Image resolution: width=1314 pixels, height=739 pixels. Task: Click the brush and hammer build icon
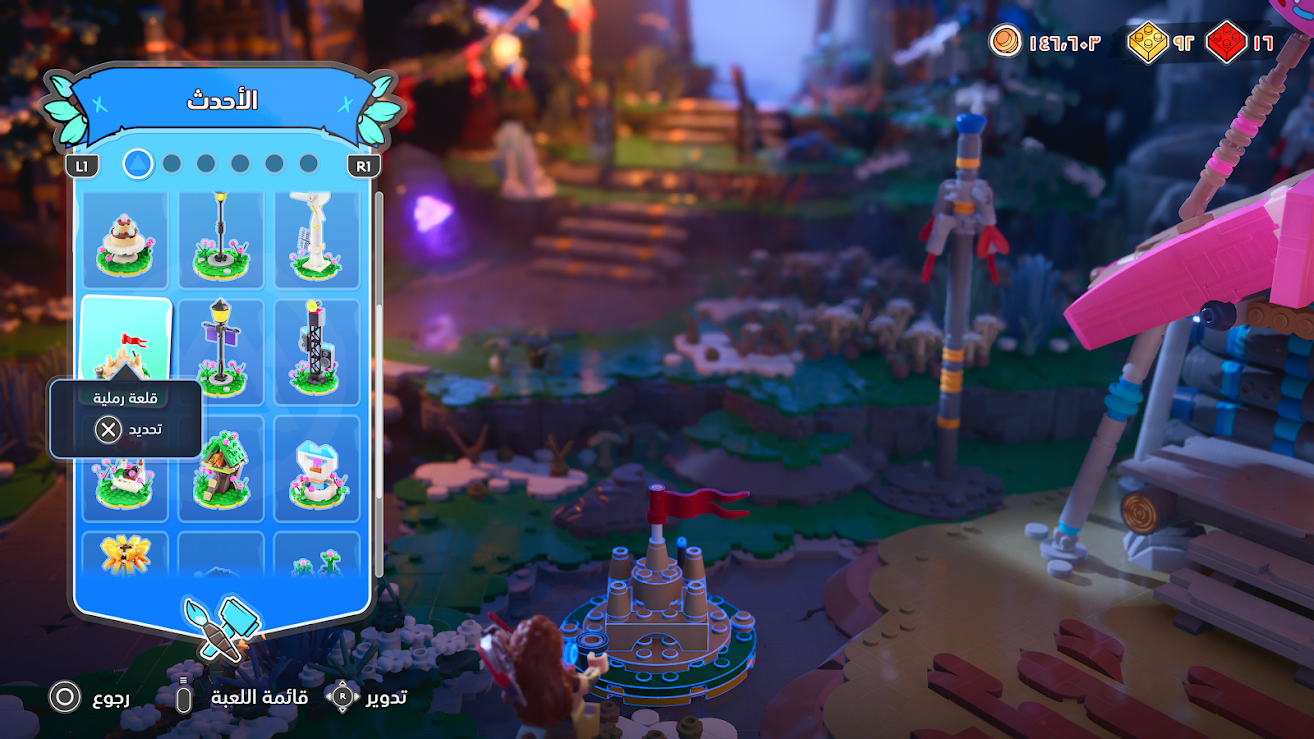coord(221,627)
